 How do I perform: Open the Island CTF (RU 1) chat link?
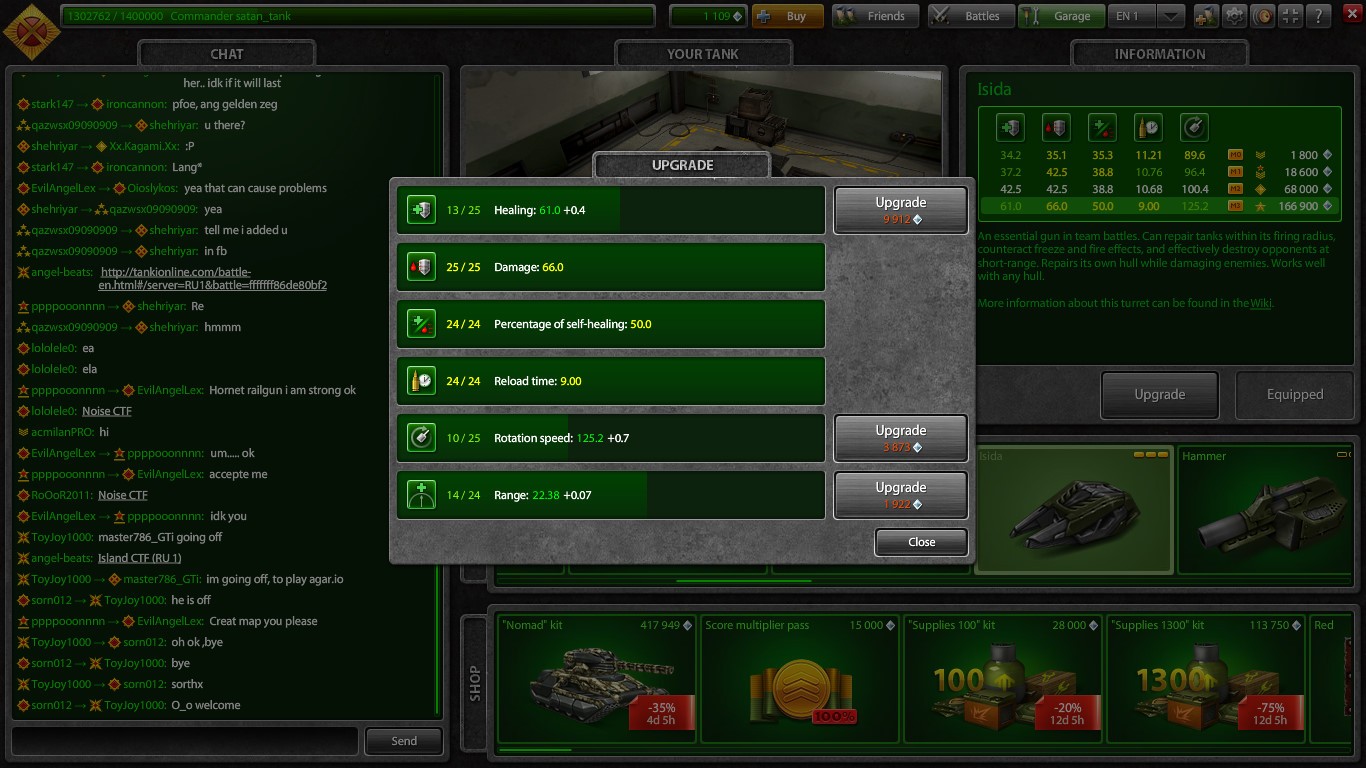click(139, 558)
